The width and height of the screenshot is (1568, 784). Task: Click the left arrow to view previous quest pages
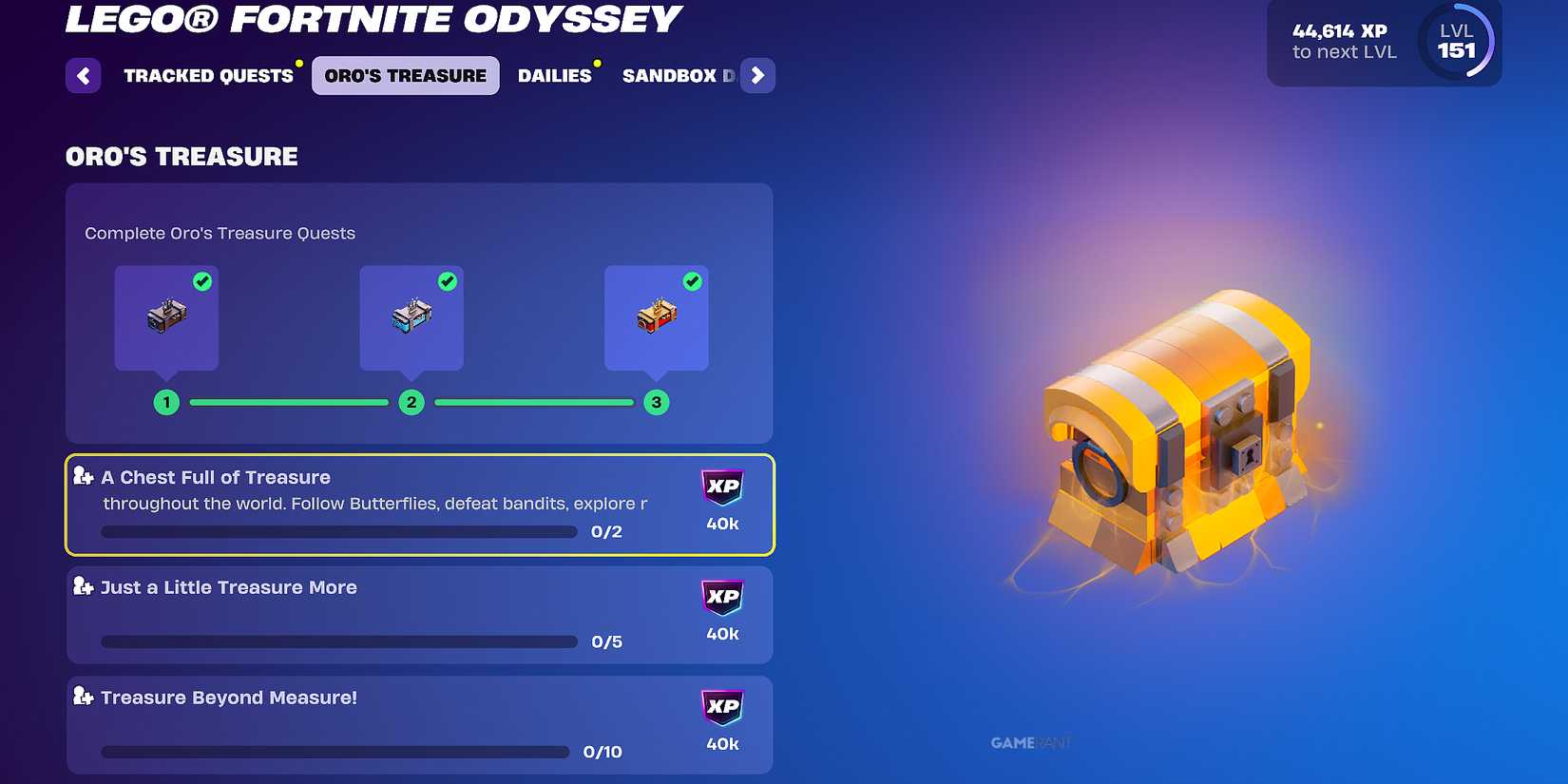click(83, 75)
